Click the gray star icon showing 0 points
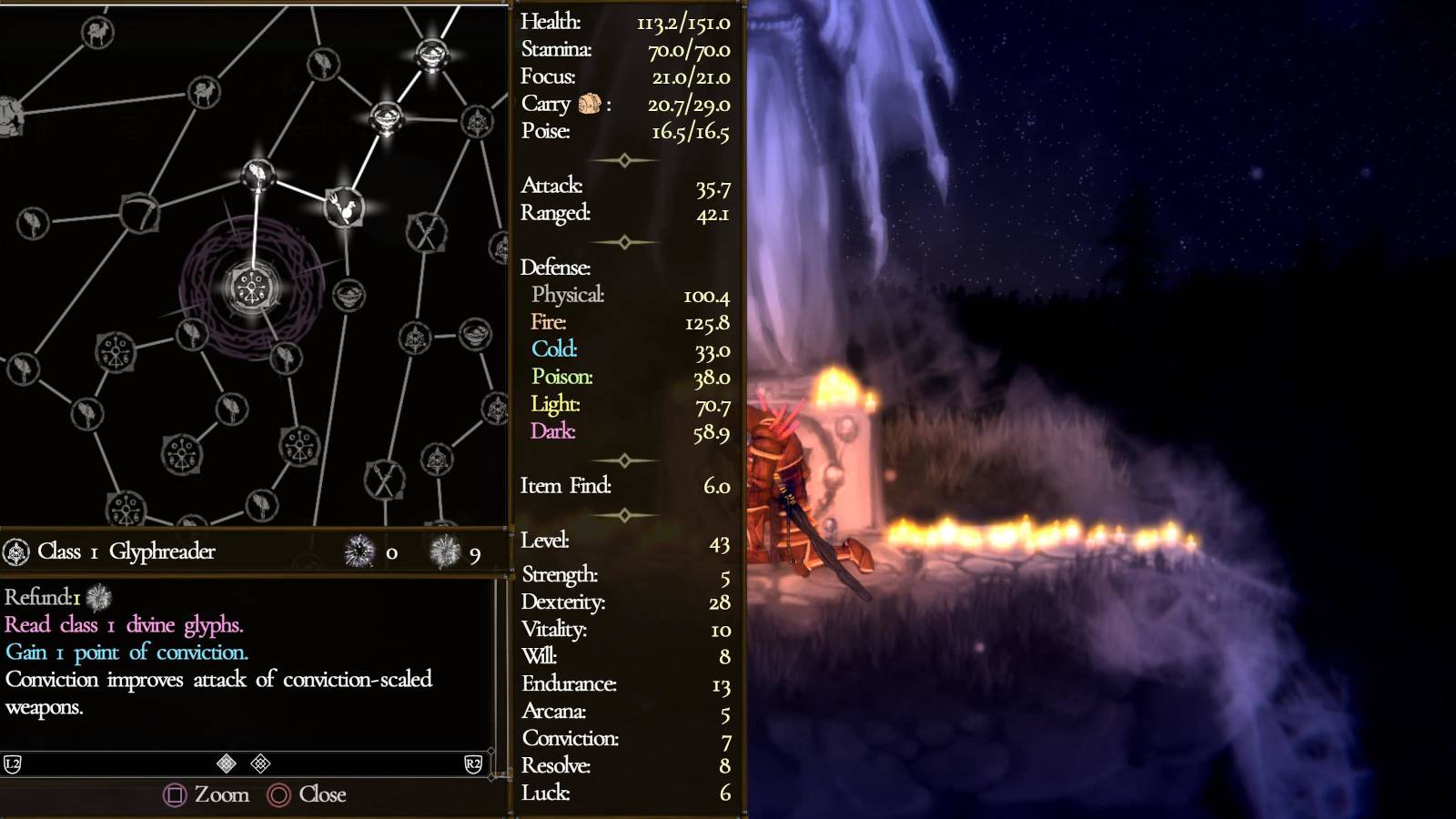 [359, 551]
